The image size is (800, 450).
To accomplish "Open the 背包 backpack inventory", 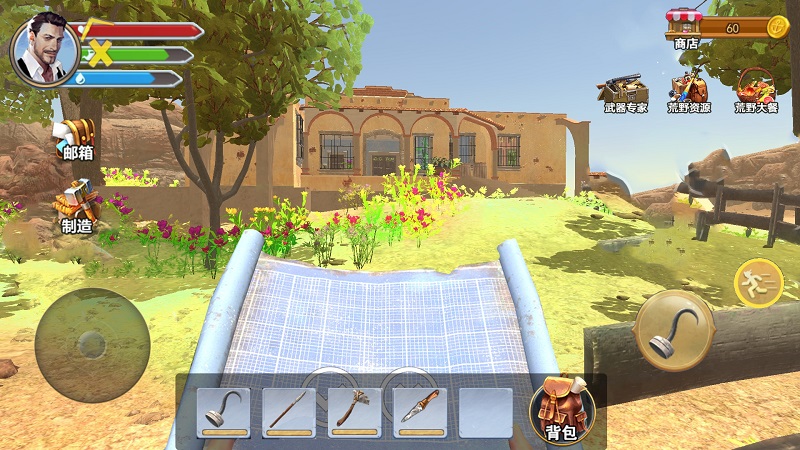I will coord(562,410).
